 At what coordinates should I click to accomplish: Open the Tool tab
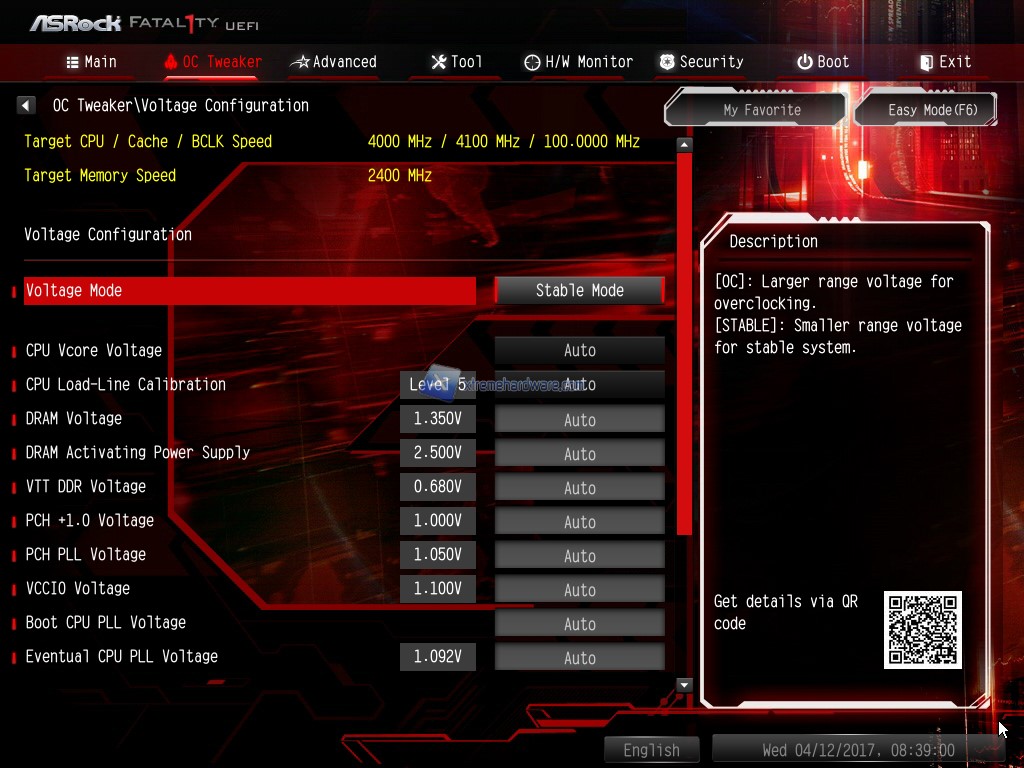[456, 62]
